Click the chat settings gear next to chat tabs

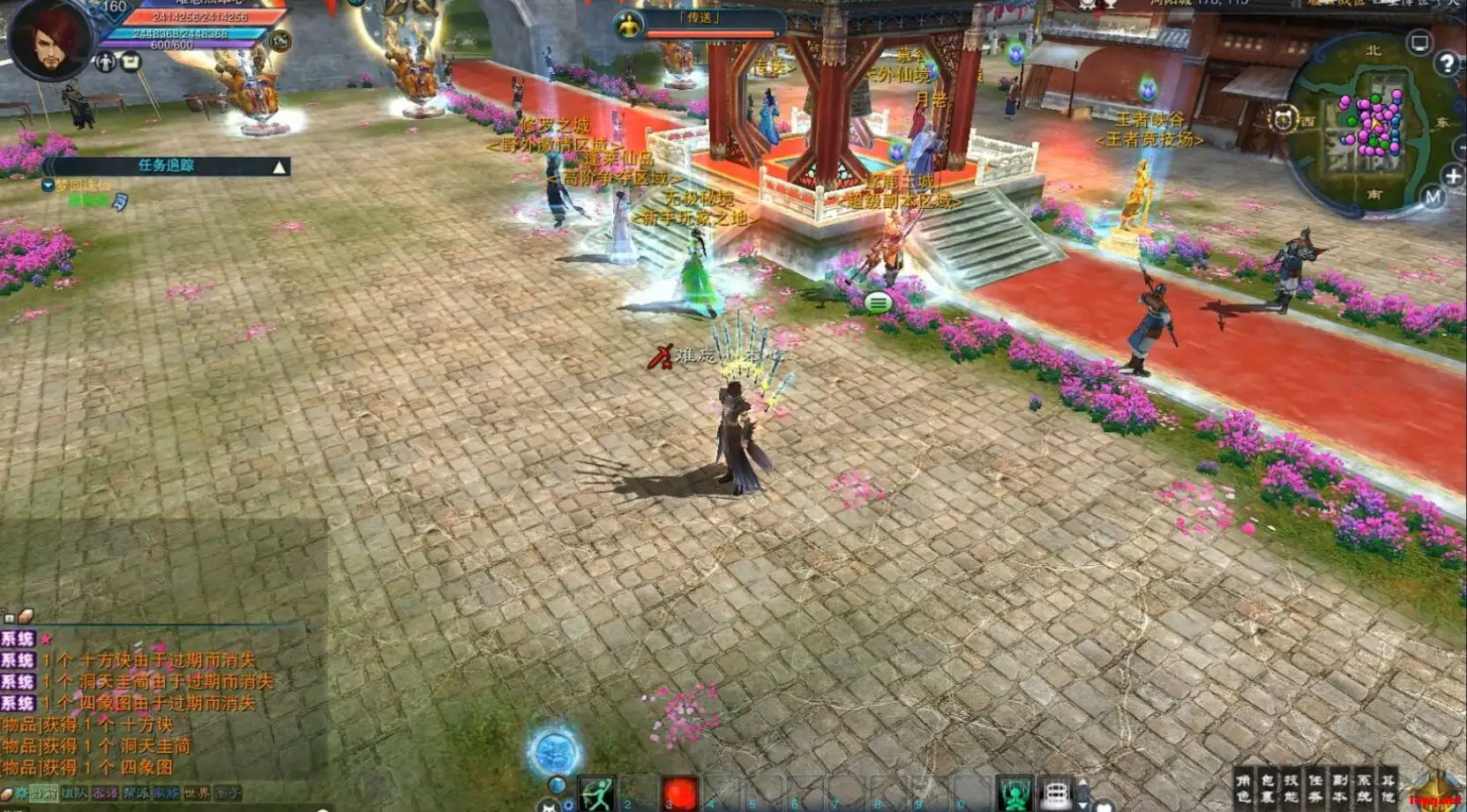23,793
